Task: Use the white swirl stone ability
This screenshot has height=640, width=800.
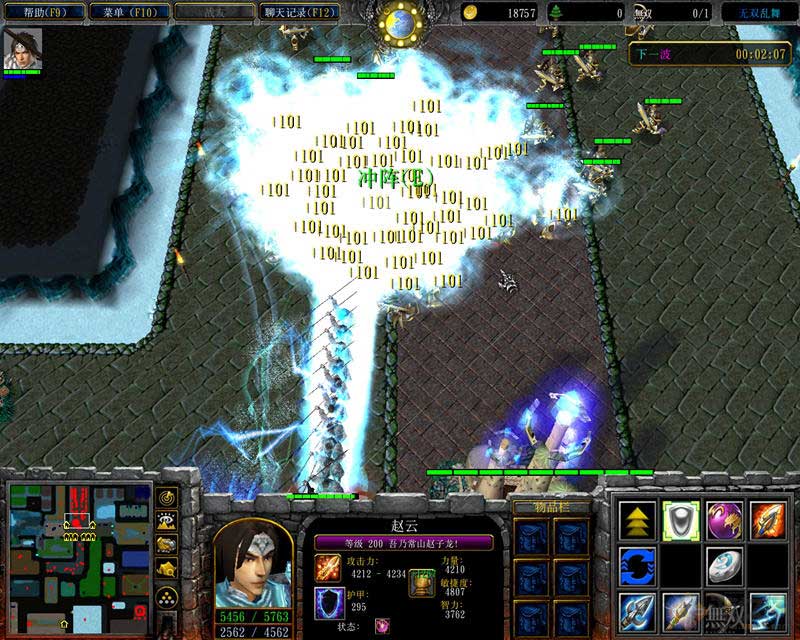Action: point(725,566)
